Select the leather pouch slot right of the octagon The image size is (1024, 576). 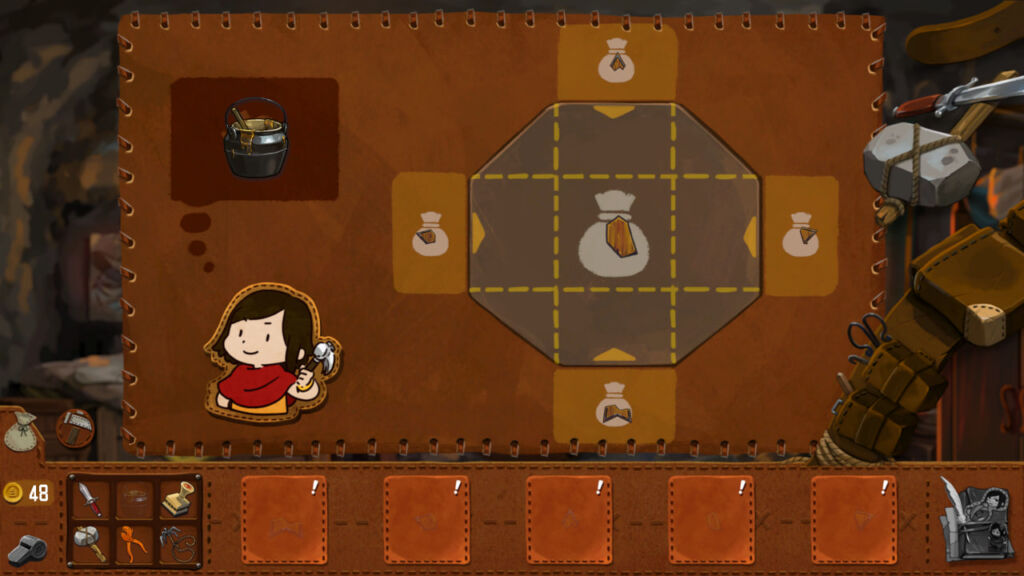pyautogui.click(x=800, y=235)
